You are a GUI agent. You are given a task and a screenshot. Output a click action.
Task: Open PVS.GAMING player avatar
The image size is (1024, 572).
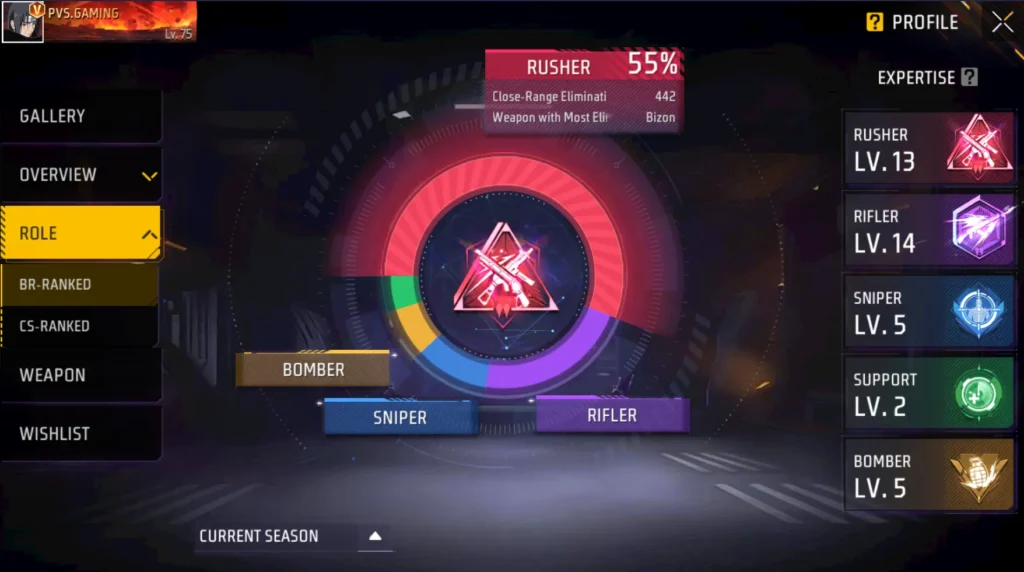click(22, 21)
